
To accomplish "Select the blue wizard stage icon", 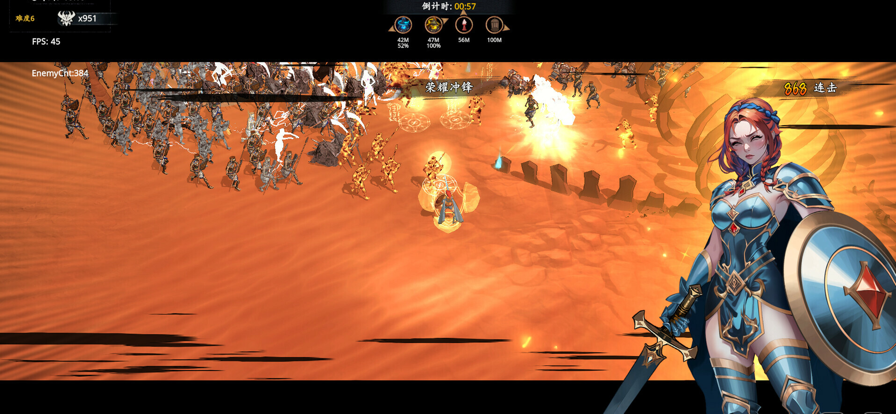I will click(403, 25).
